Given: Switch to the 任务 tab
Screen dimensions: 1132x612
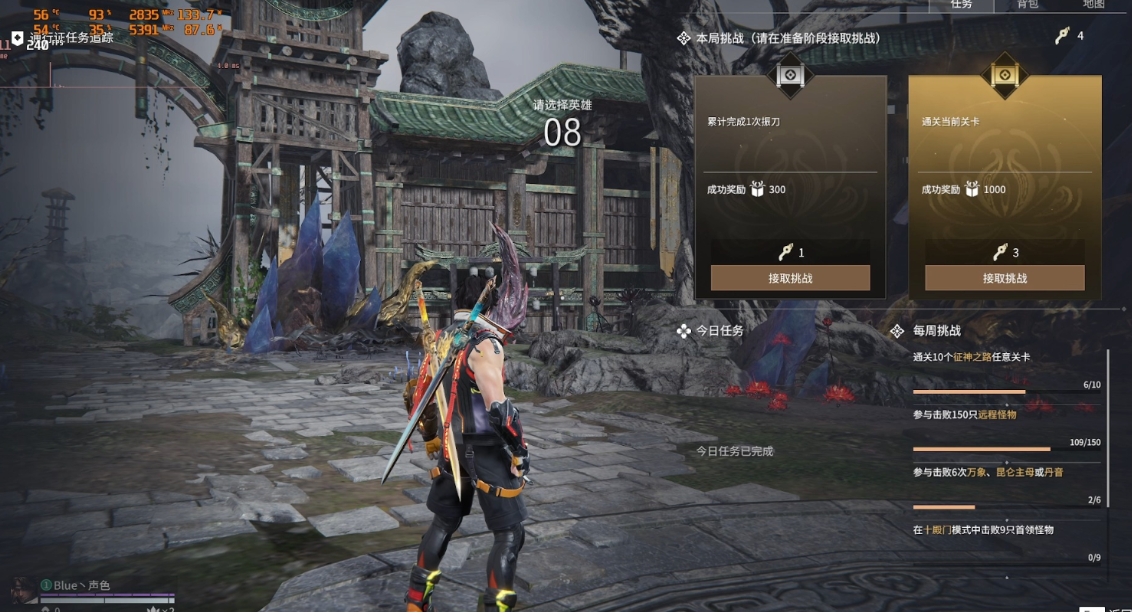Looking at the screenshot, I should (x=961, y=5).
